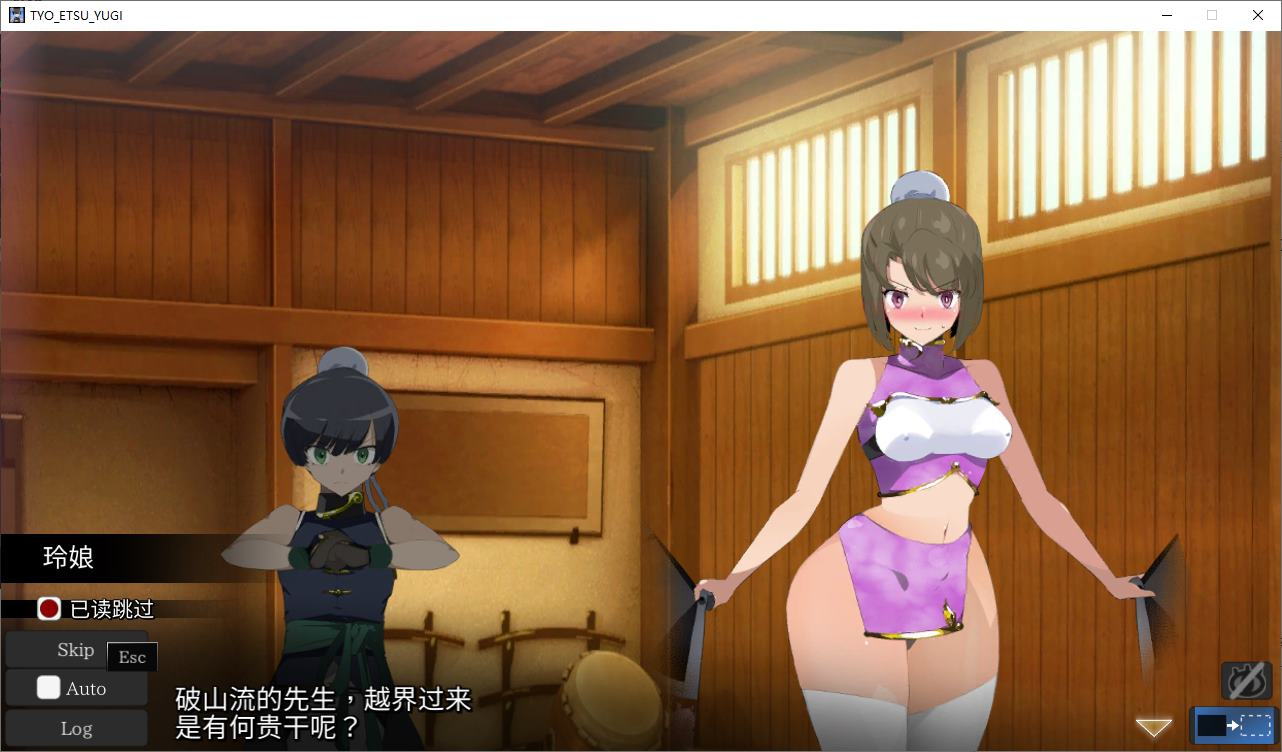This screenshot has width=1282, height=752.
Task: Click the dashed rectangle in the screen-mode icon
Action: [1255, 725]
